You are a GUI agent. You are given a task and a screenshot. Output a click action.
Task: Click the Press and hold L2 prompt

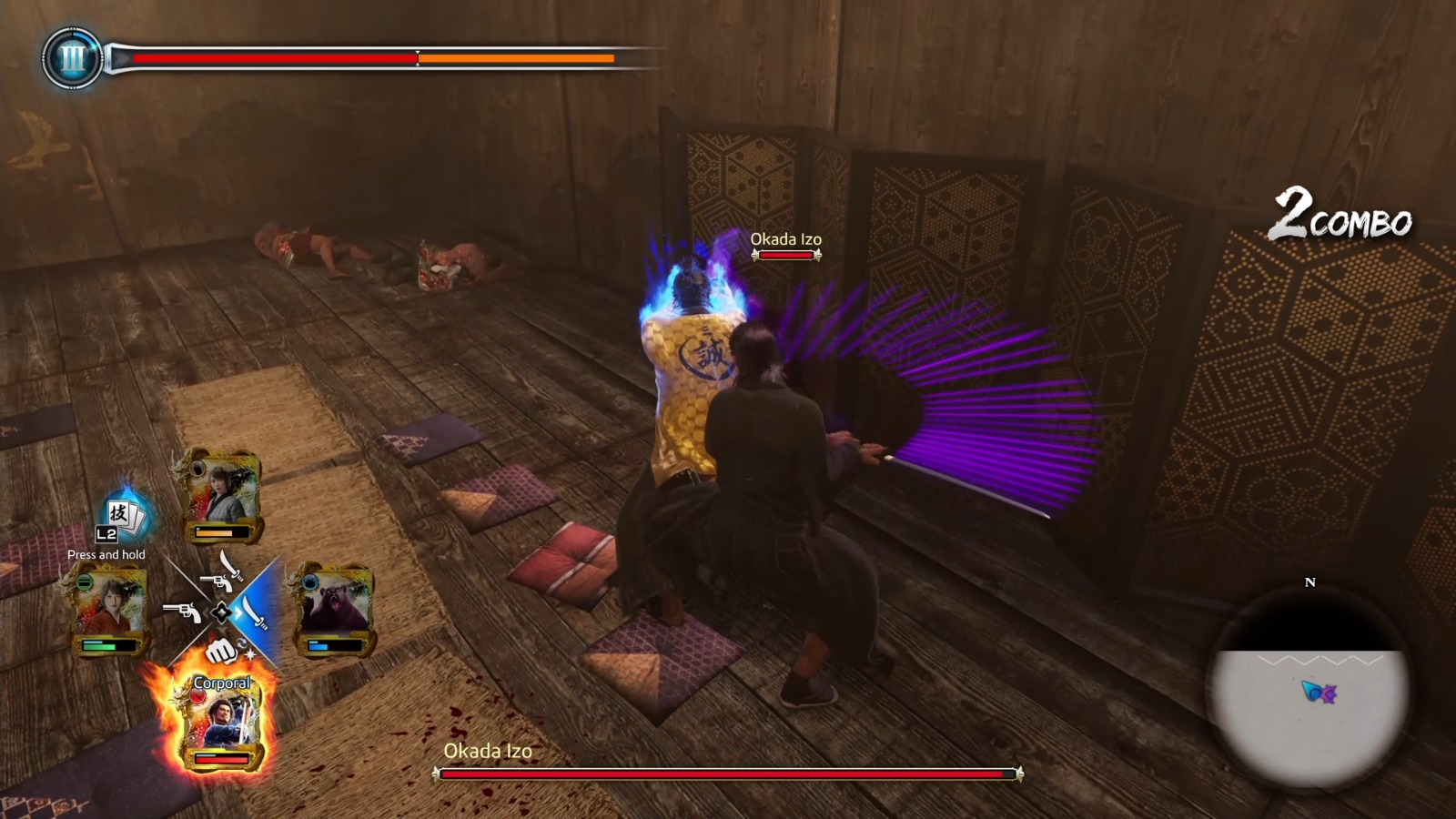pos(107,552)
